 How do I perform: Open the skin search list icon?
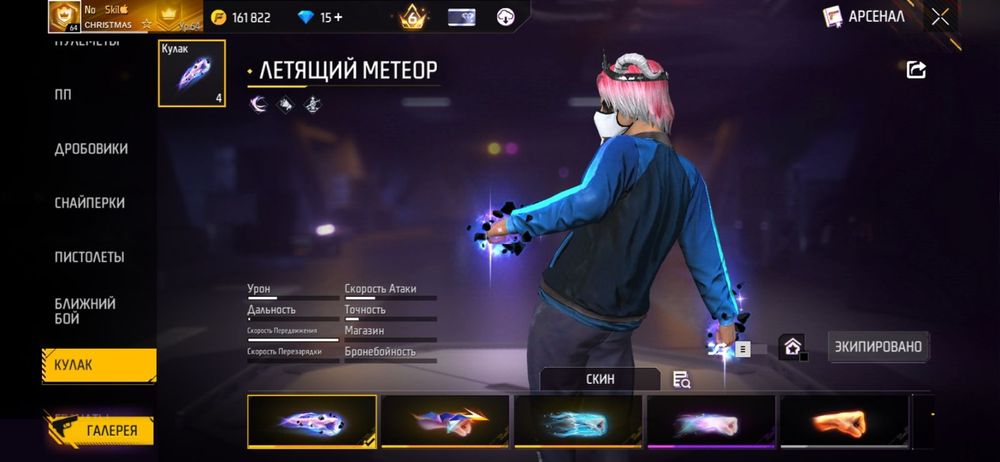(x=682, y=380)
